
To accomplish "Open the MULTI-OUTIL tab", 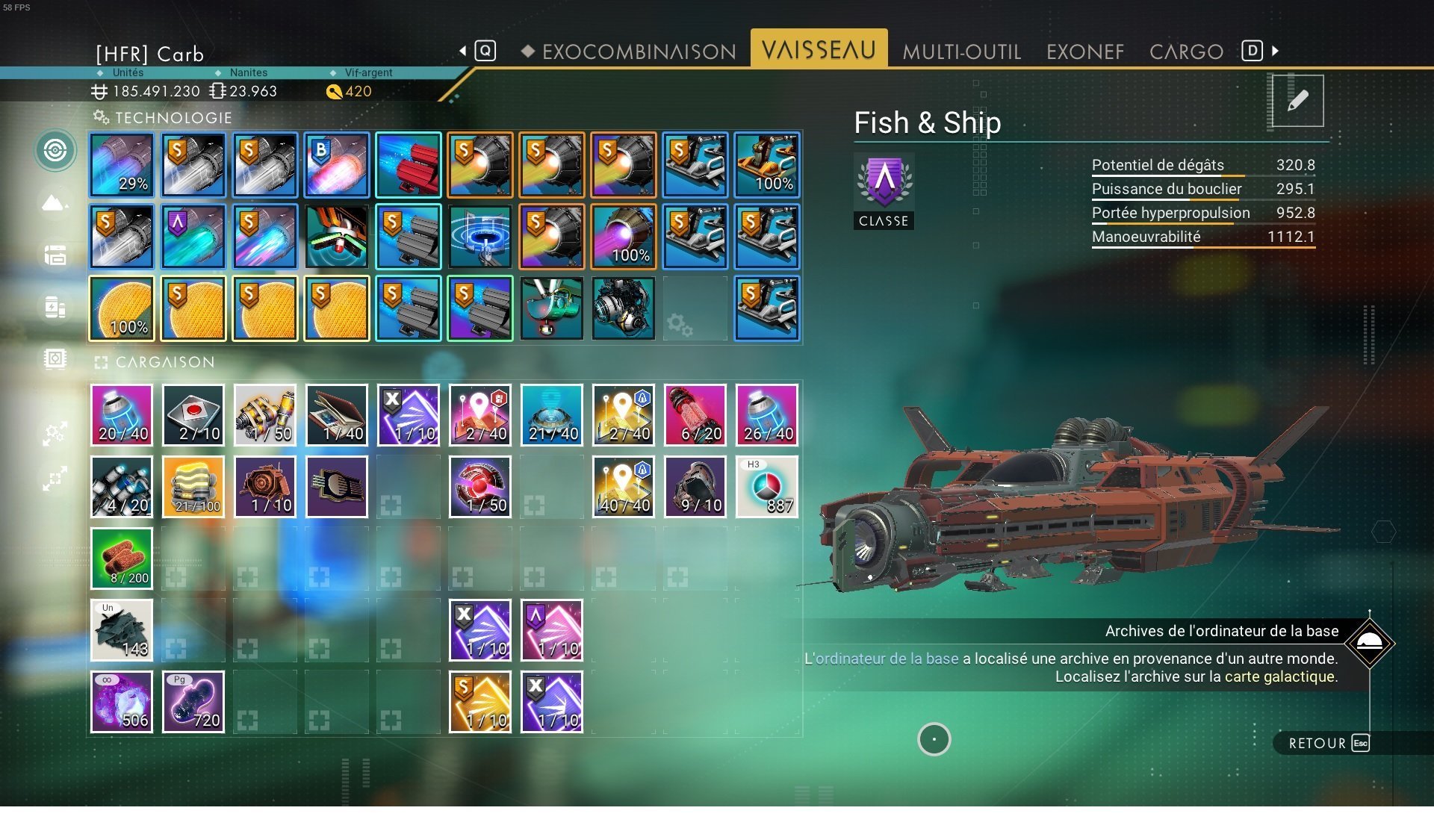I will [961, 52].
